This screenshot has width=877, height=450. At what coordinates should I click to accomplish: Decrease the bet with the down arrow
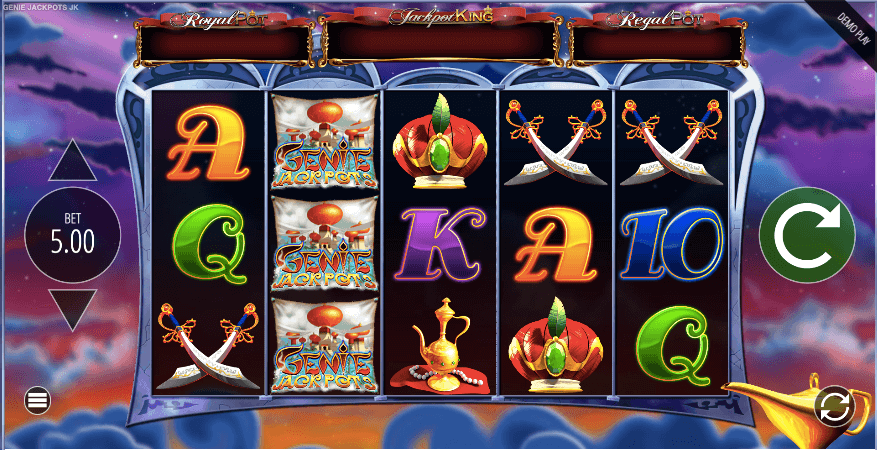[72, 309]
